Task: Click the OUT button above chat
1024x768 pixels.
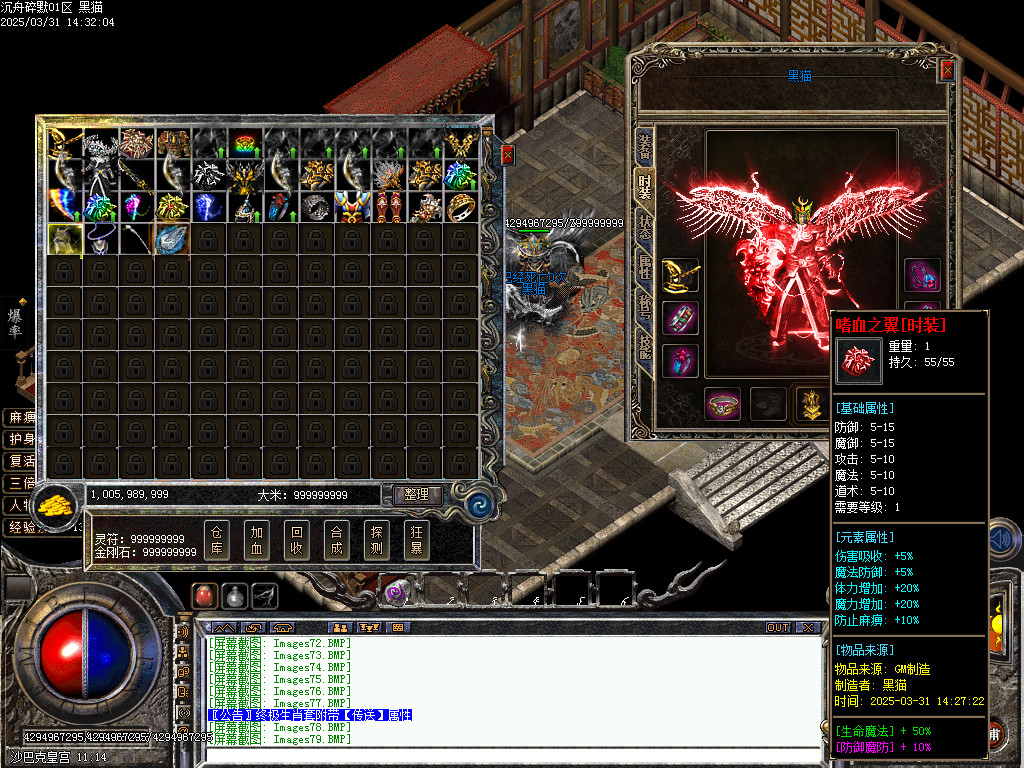Action: tap(778, 628)
